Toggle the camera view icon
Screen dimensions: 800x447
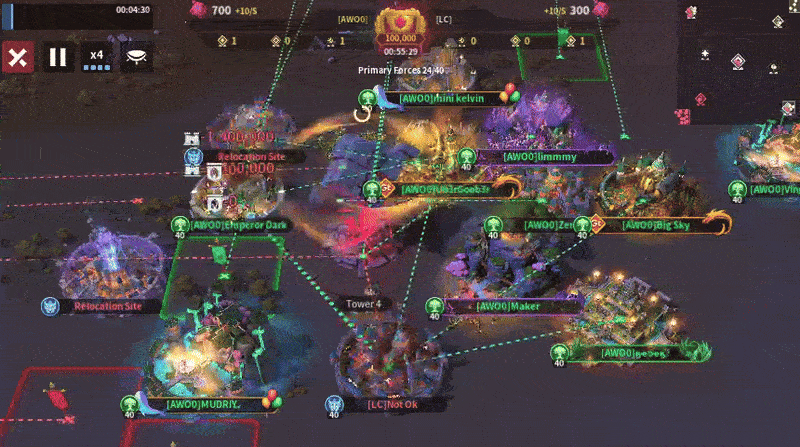click(136, 57)
